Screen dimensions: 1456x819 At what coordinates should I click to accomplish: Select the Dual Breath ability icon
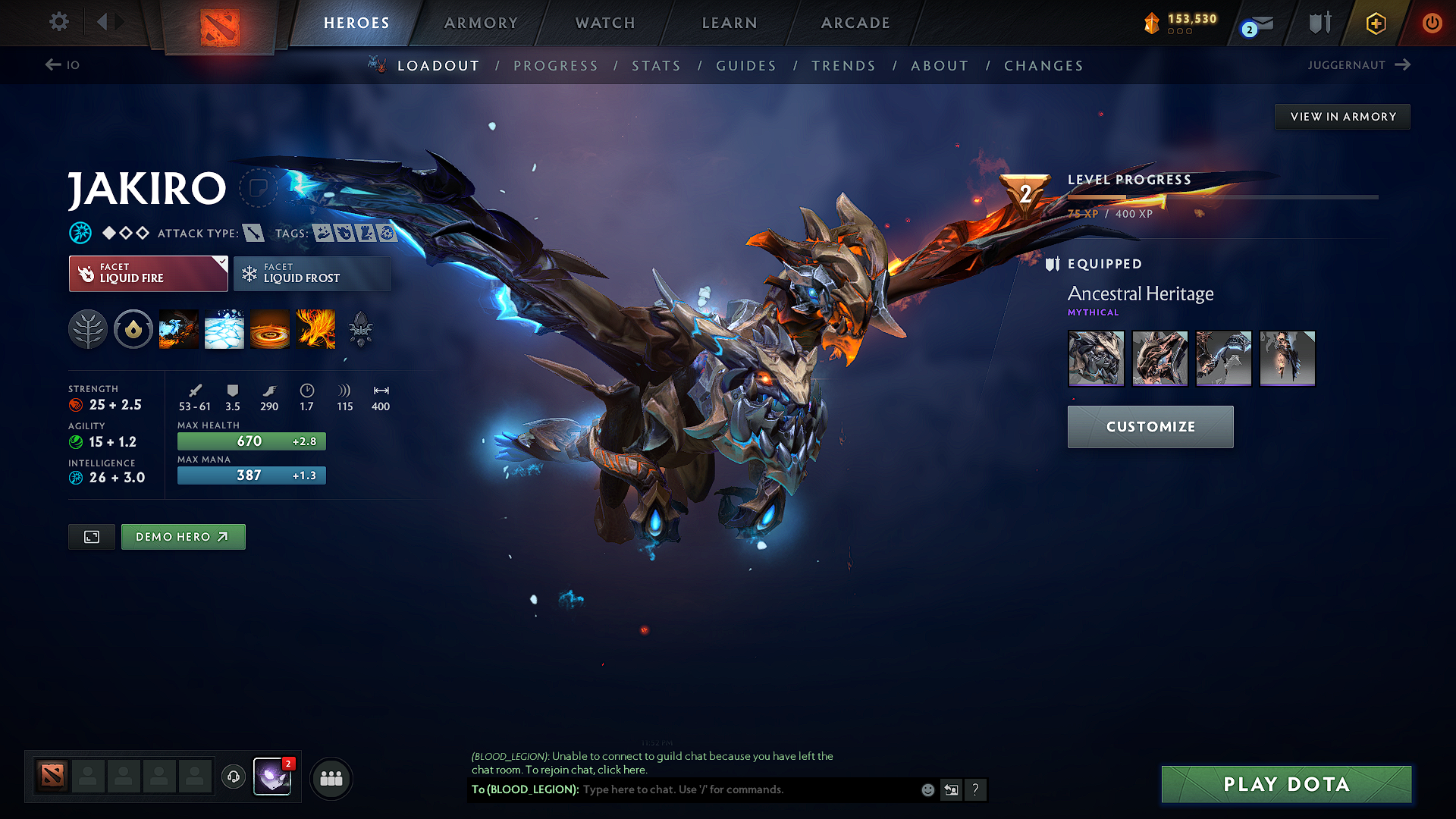178,329
